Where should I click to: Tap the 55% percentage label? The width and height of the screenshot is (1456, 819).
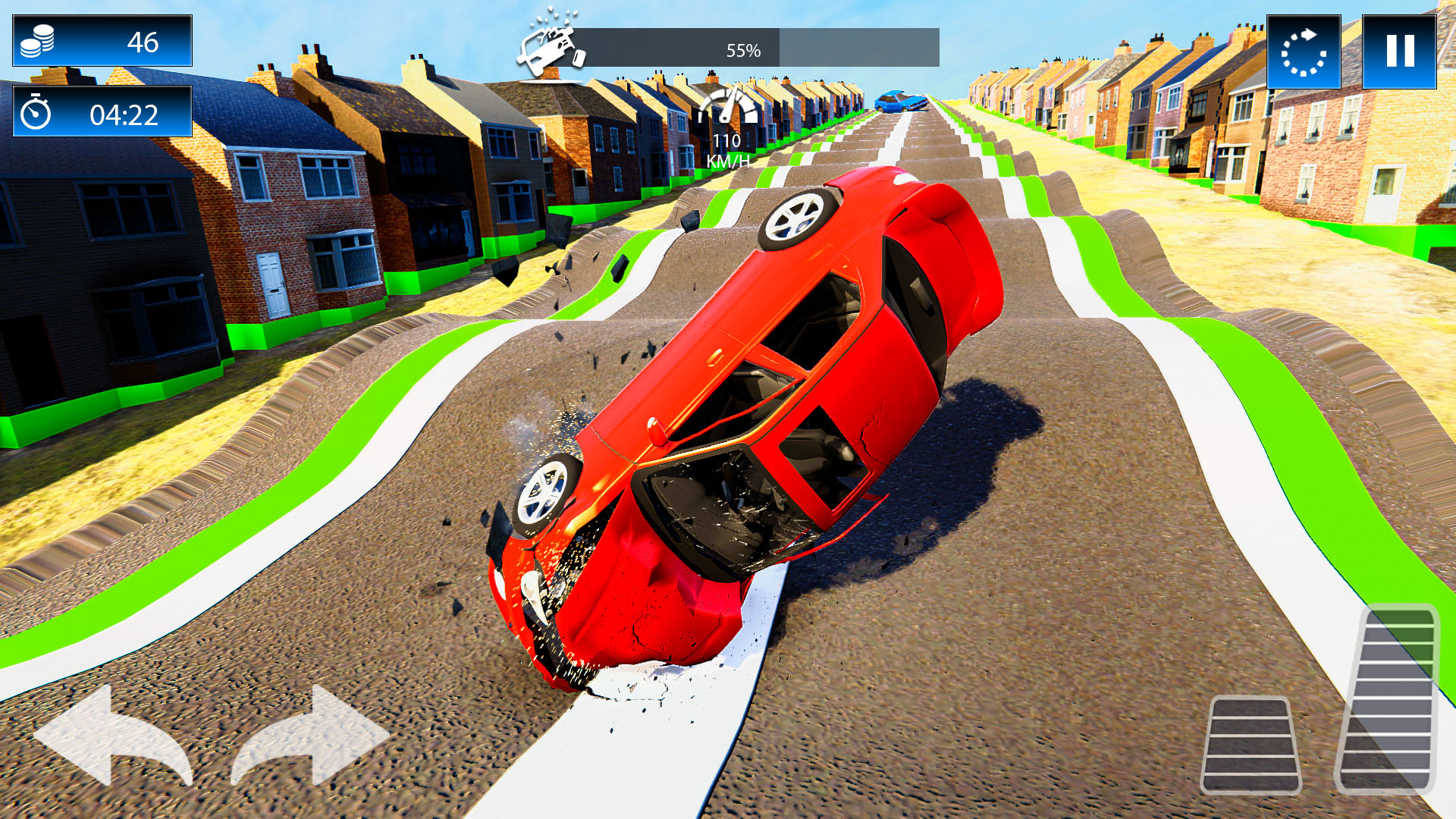(x=742, y=52)
